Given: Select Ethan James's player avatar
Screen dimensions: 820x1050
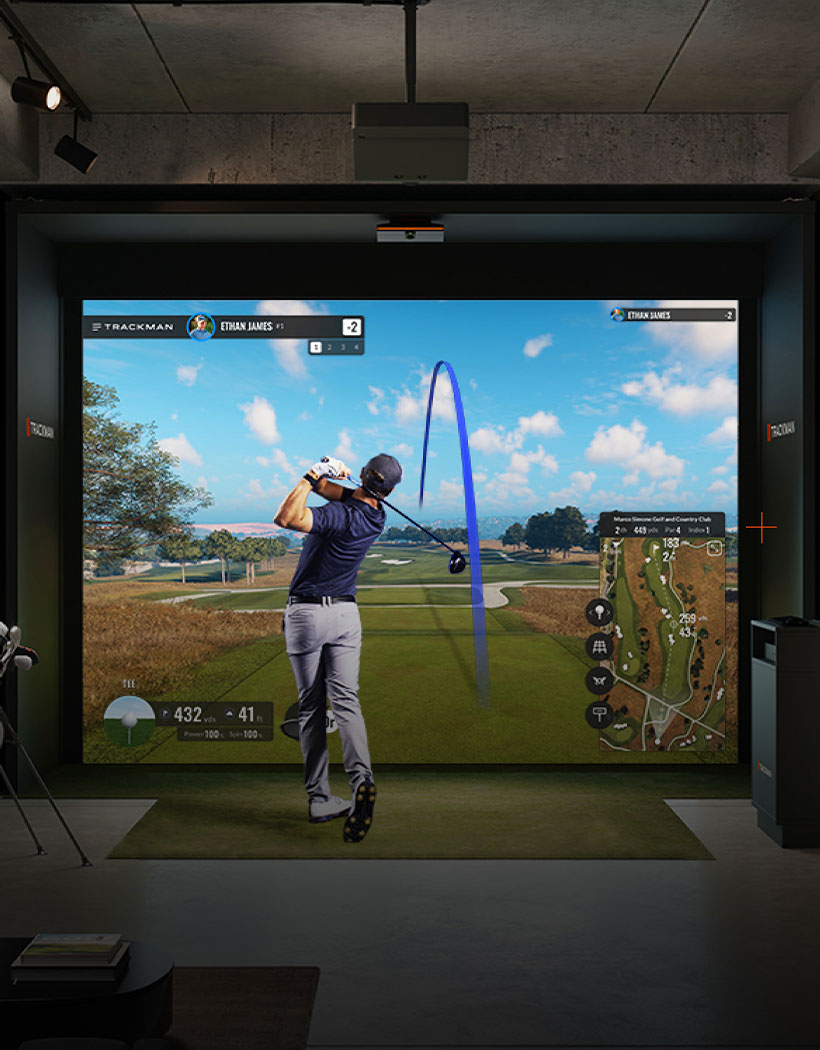Looking at the screenshot, I should (x=201, y=327).
